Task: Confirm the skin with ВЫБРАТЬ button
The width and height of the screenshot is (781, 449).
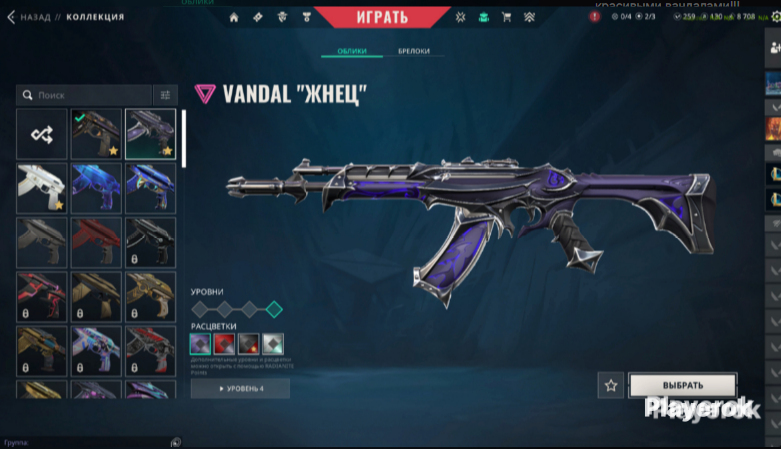Action: (683, 385)
